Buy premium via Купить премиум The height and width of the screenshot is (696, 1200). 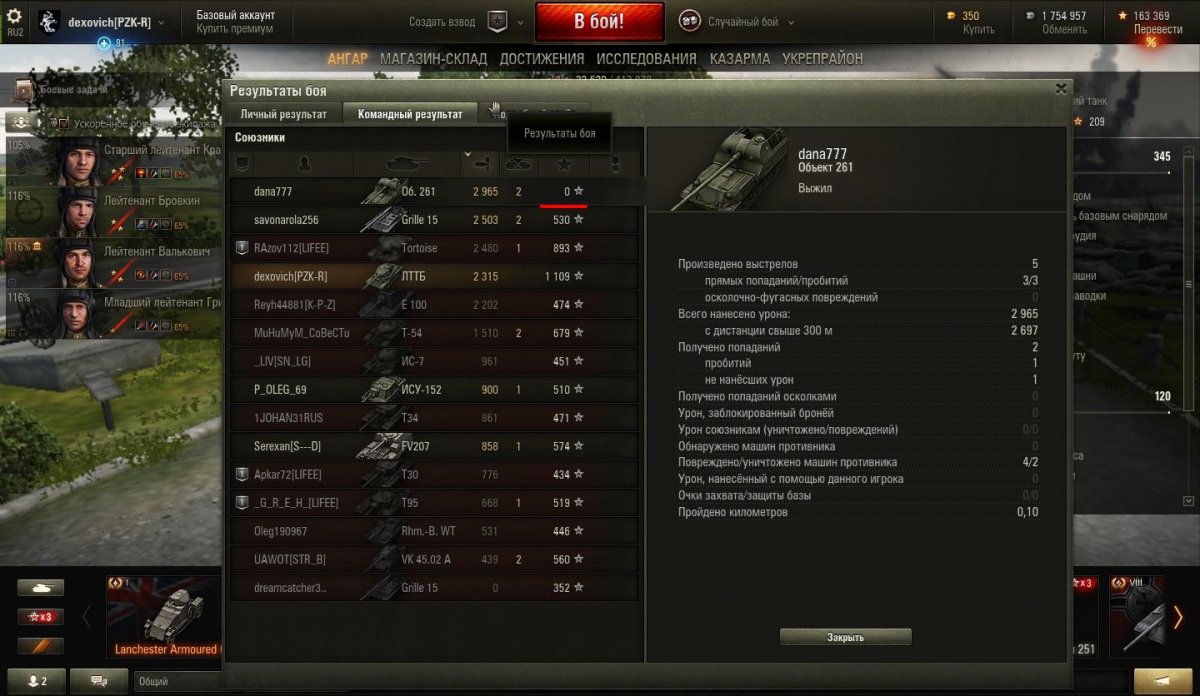point(235,30)
